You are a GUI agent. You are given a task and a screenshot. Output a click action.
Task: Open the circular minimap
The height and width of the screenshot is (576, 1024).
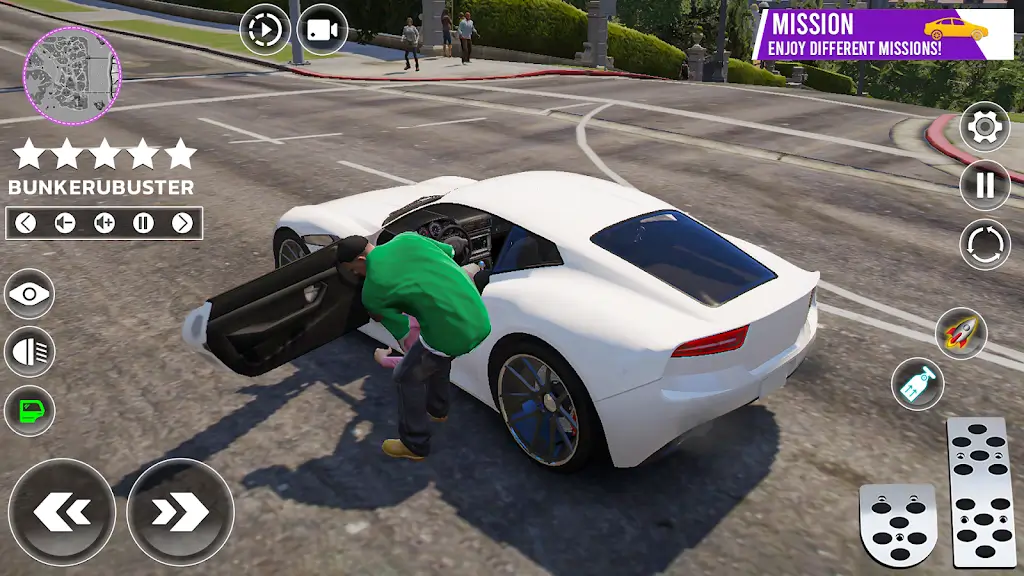[x=72, y=76]
